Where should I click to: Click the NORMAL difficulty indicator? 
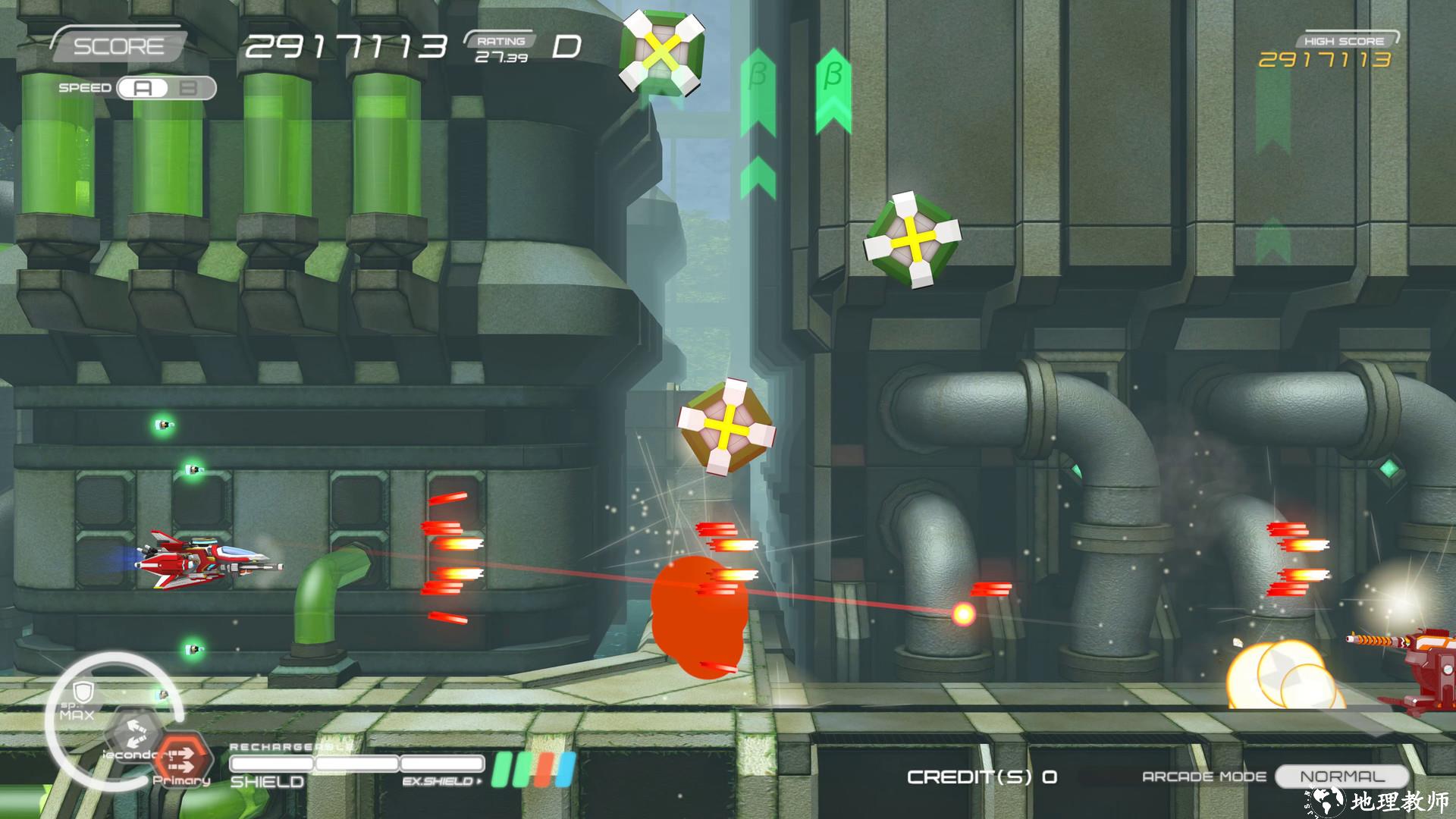pos(1341,777)
